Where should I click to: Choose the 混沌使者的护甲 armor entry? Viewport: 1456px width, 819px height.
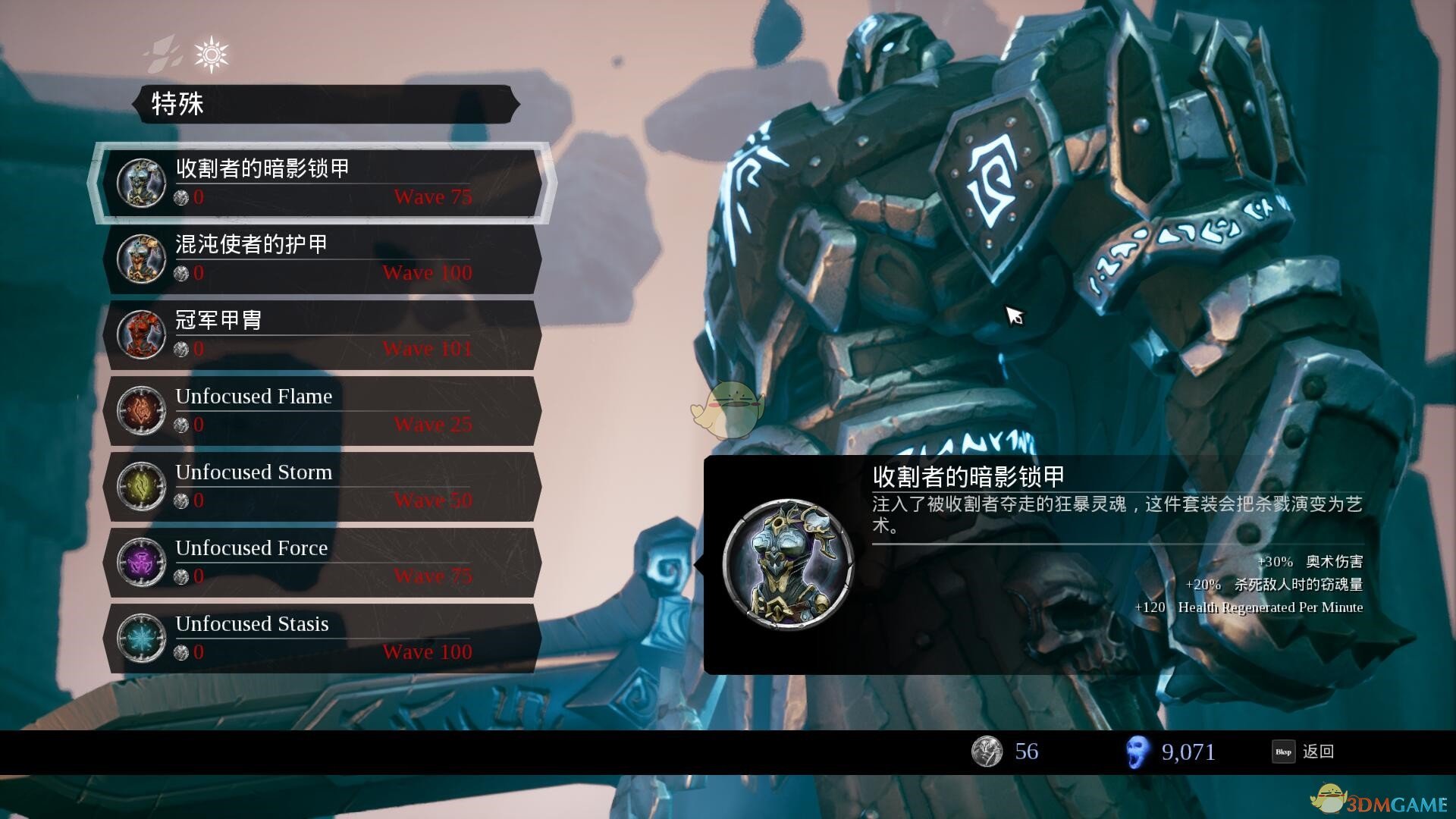click(x=322, y=259)
